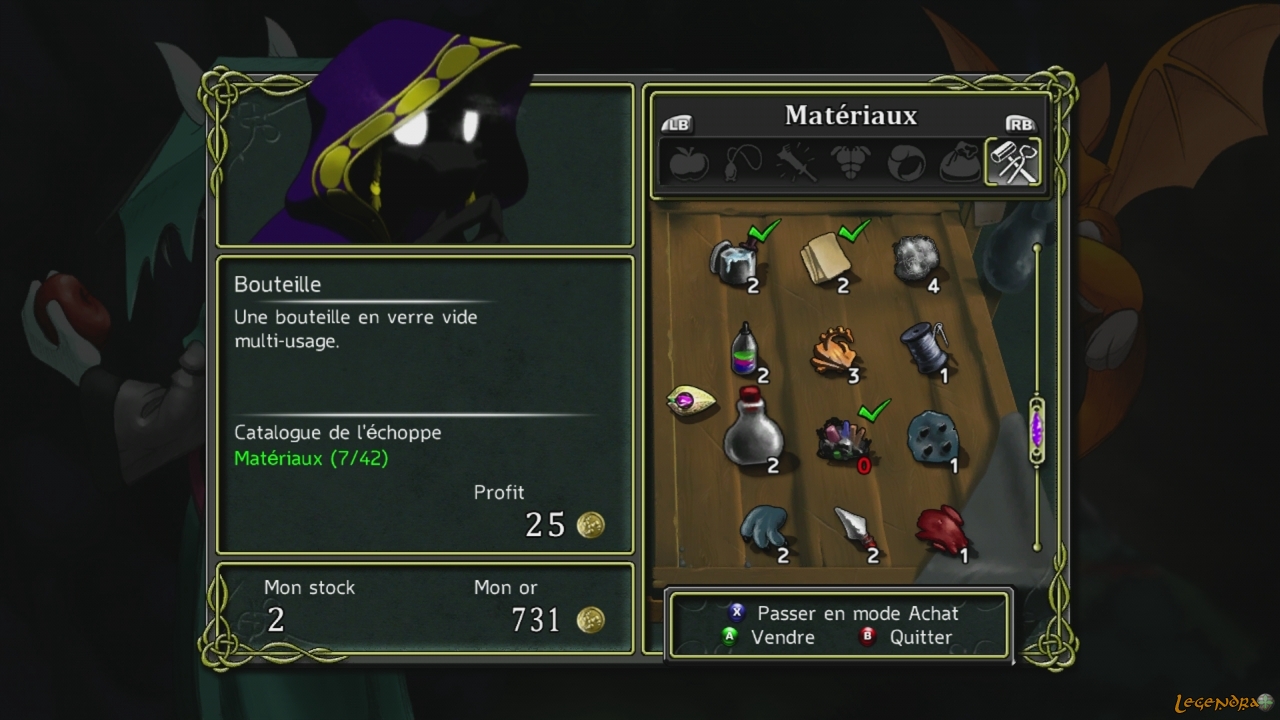Open the syringe category tab
Screen dimensions: 1280x720
[x=798, y=163]
